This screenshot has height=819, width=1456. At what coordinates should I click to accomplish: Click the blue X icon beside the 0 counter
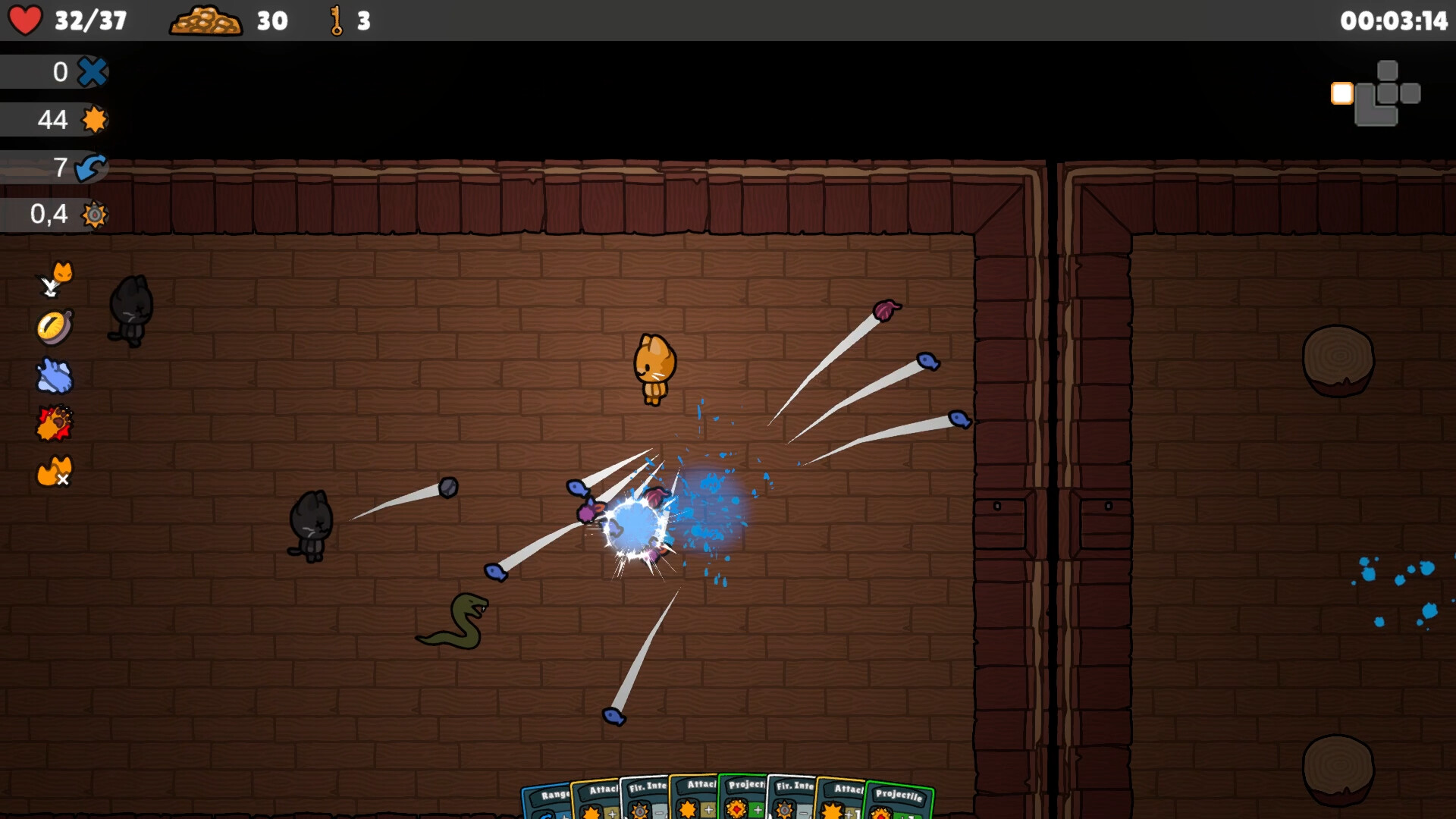click(x=93, y=71)
